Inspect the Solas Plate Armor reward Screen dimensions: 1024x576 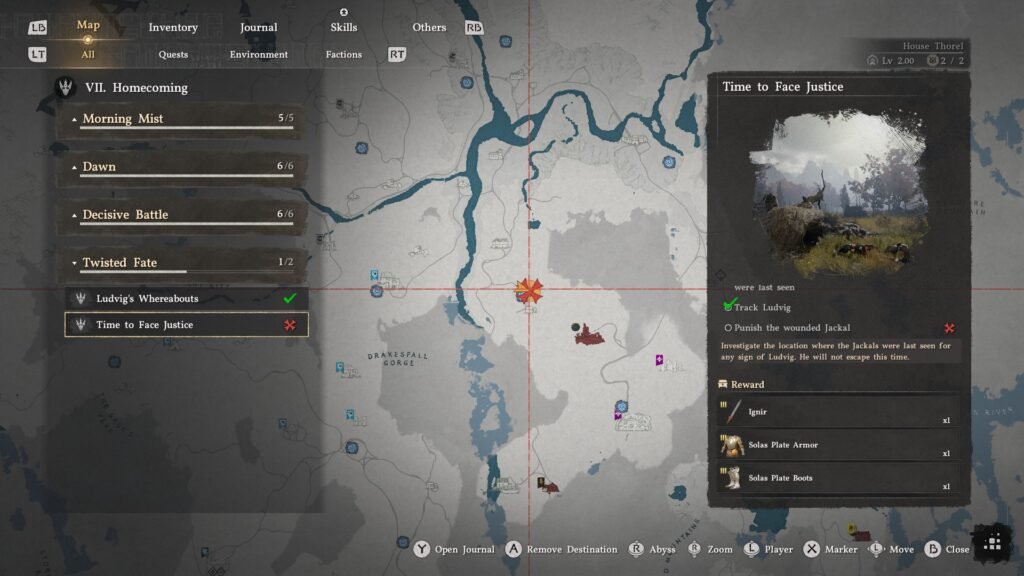838,445
